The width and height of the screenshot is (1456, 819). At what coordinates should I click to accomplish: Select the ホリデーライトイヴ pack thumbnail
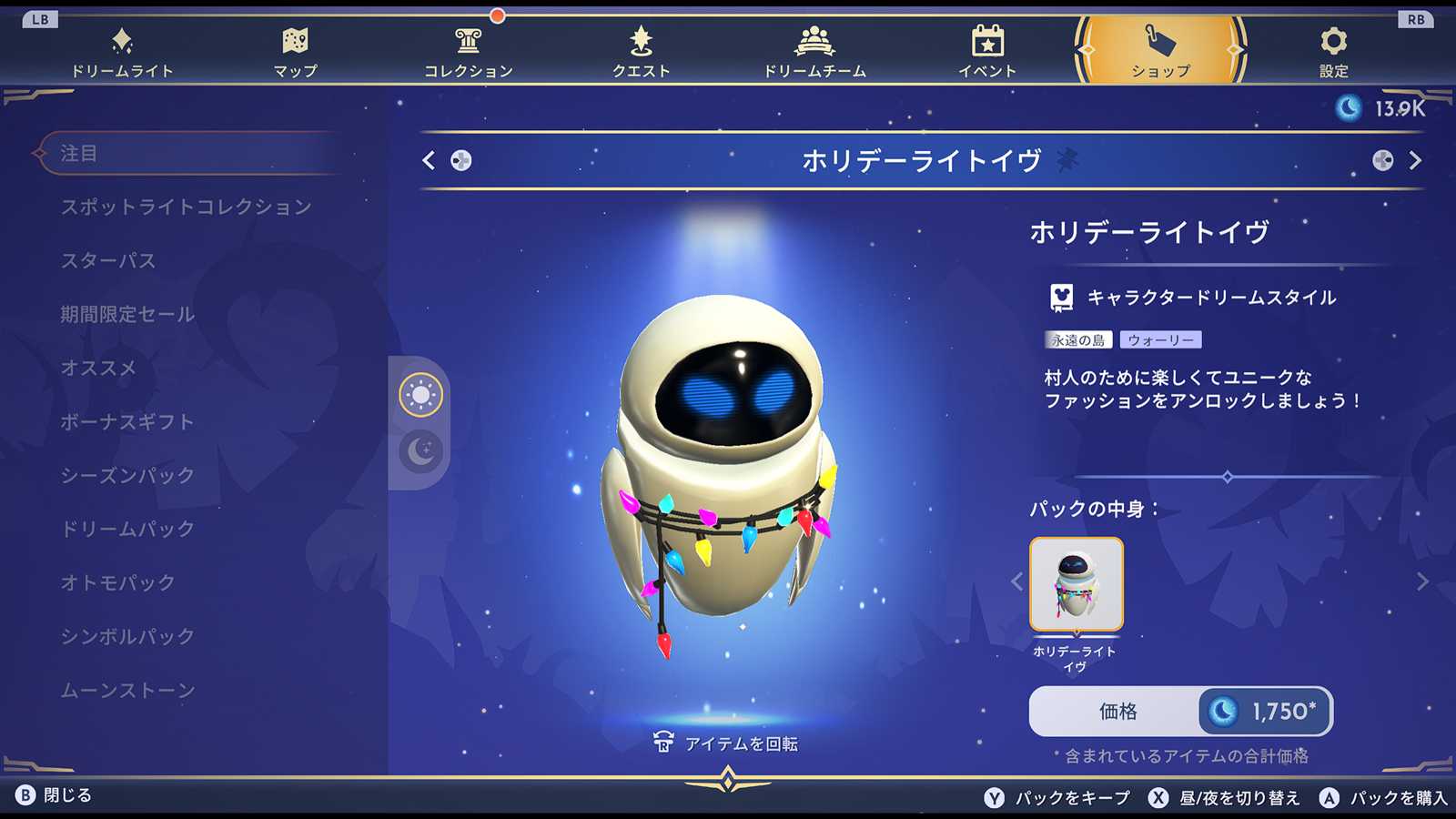[x=1077, y=584]
